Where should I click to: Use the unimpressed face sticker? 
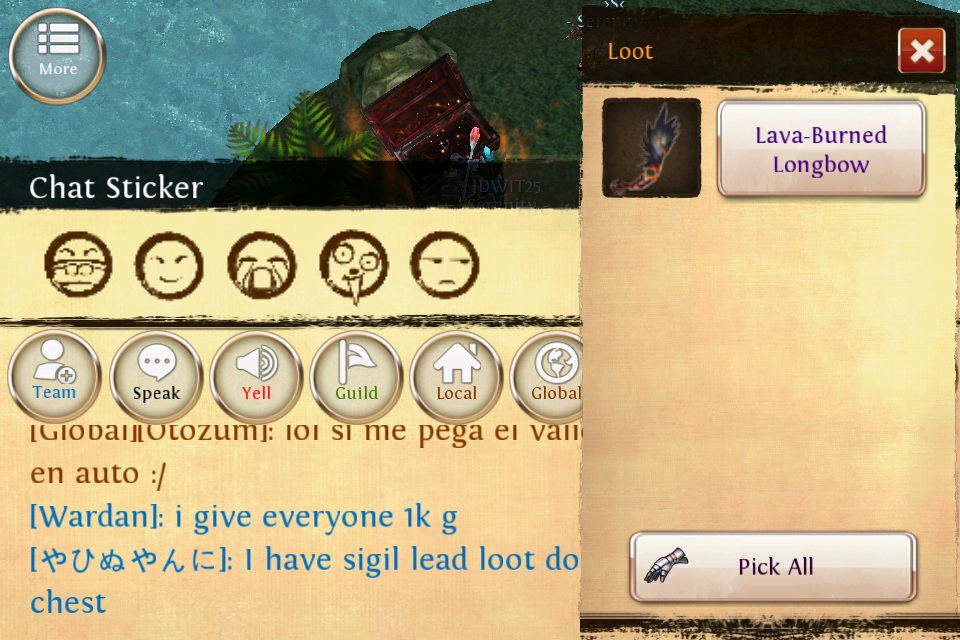click(x=445, y=266)
